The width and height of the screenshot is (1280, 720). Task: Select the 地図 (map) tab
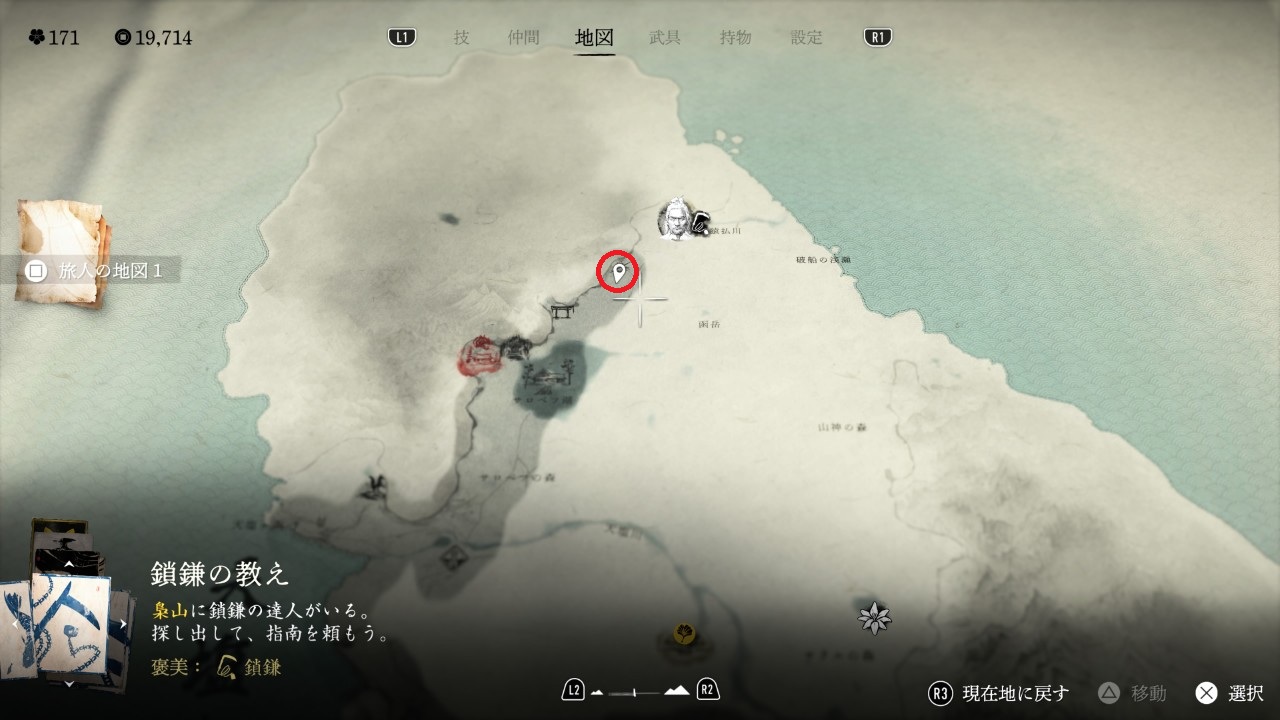tap(595, 38)
